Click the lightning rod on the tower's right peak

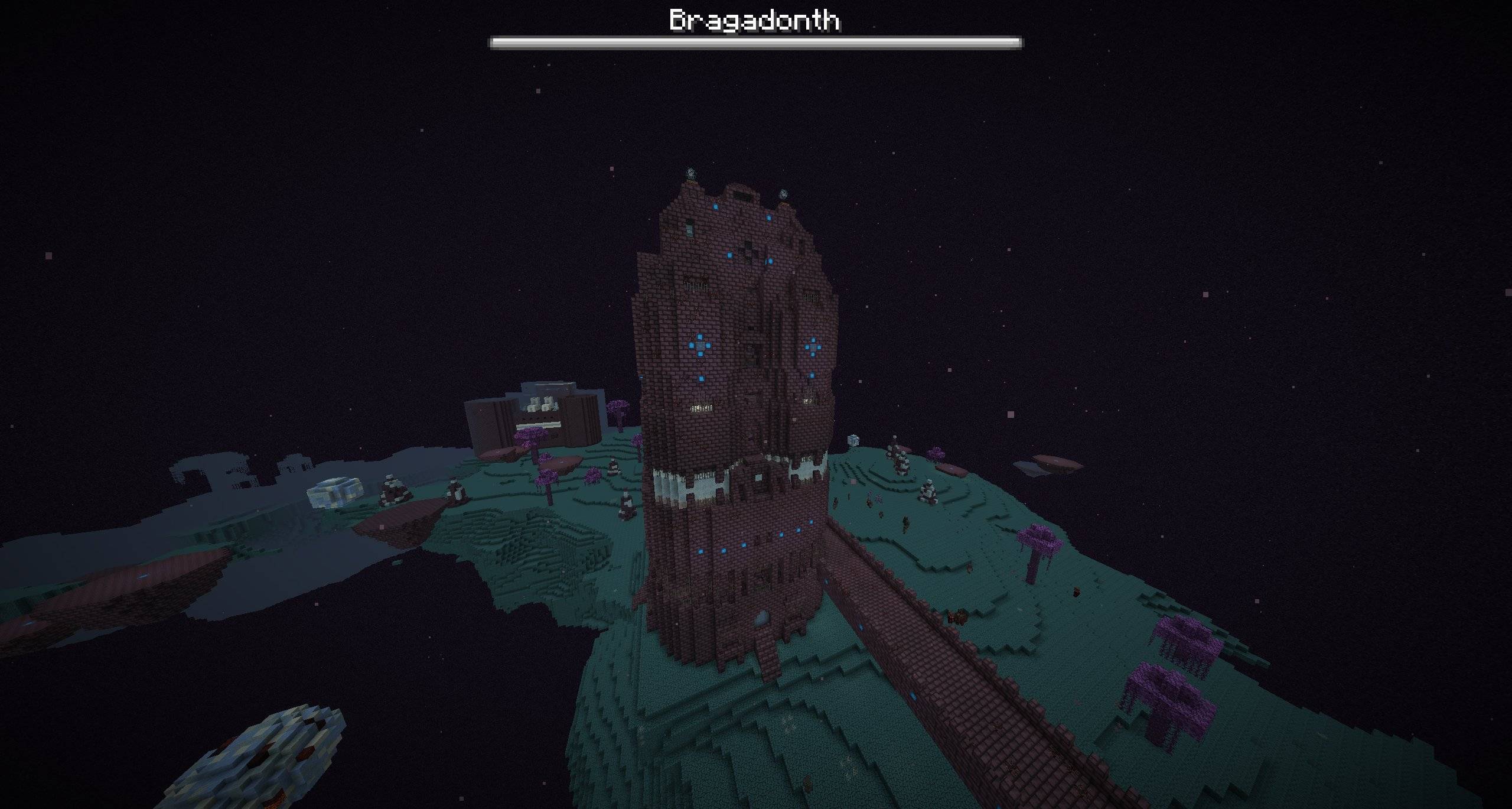pyautogui.click(x=783, y=194)
